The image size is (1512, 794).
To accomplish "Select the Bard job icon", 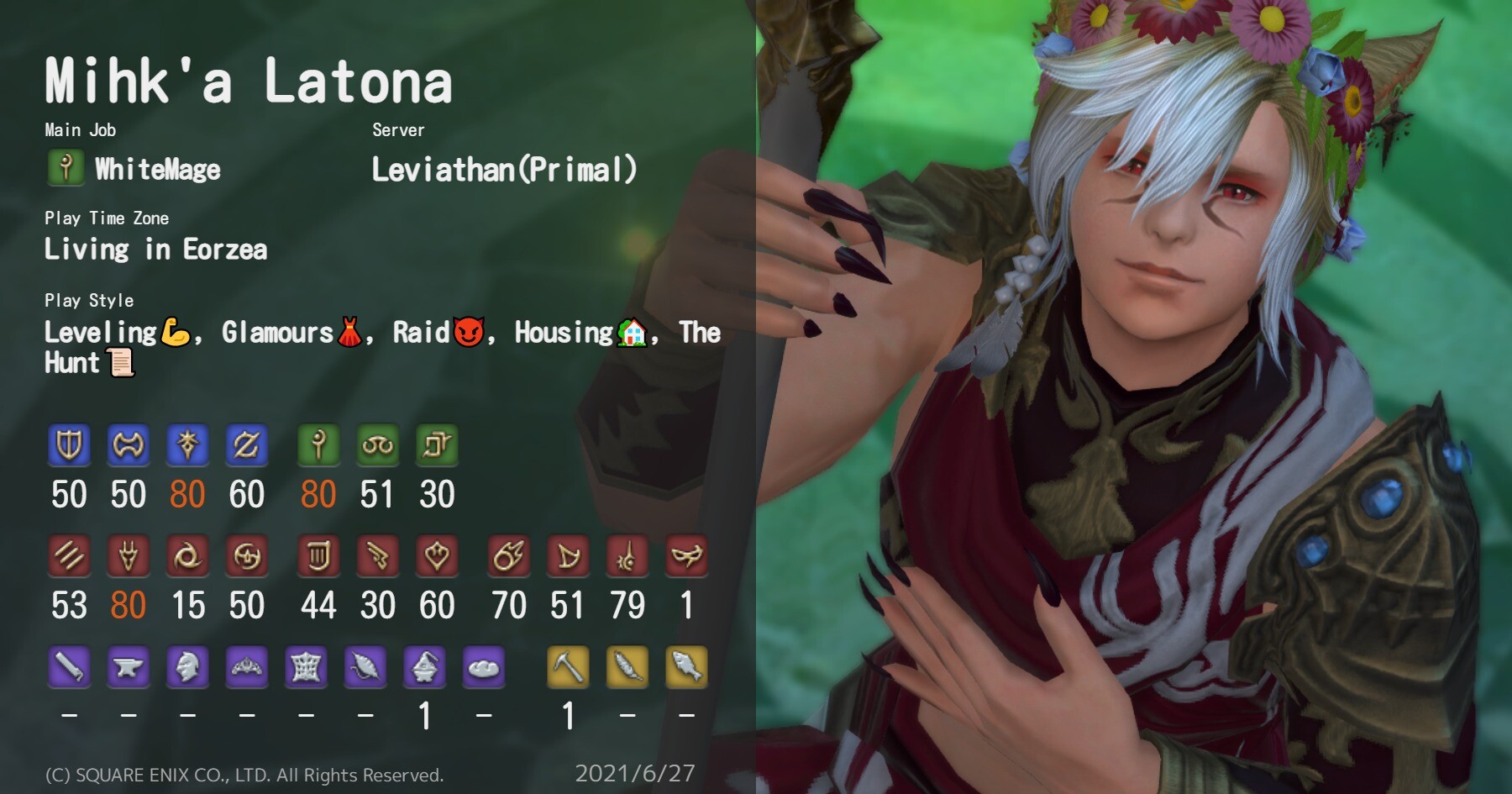I will tap(318, 556).
